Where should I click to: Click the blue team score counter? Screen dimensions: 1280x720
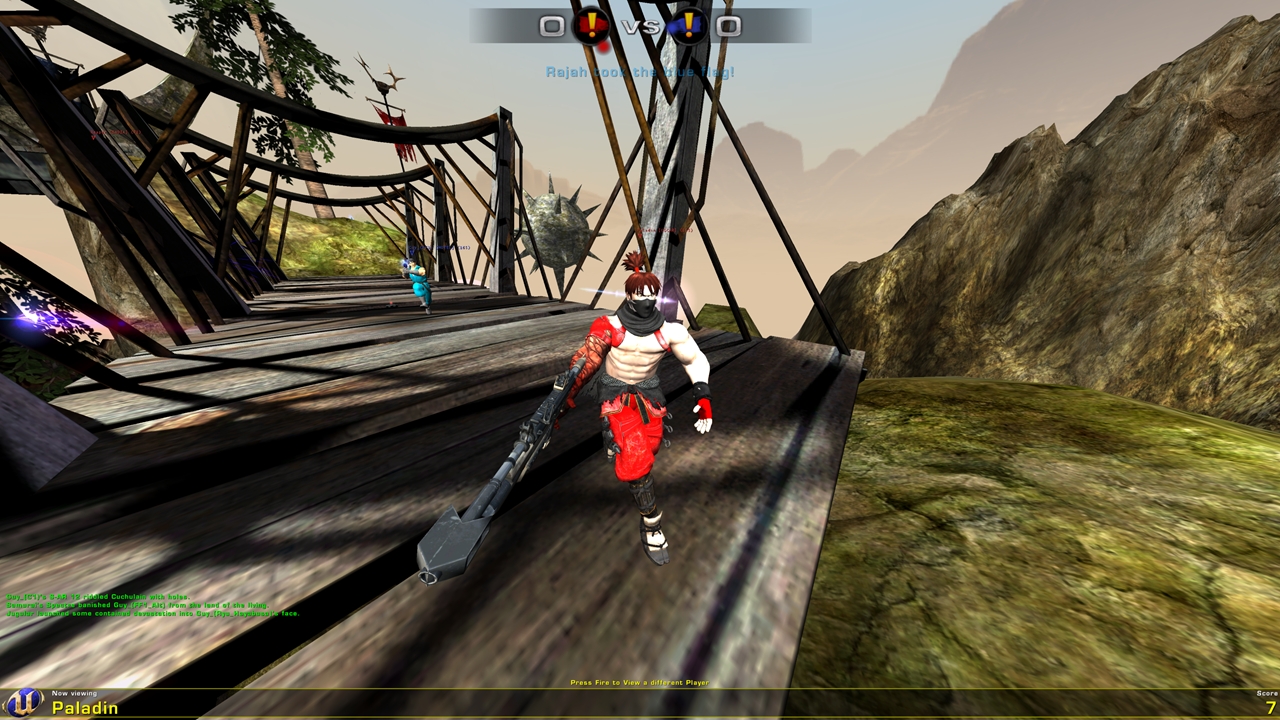(729, 27)
